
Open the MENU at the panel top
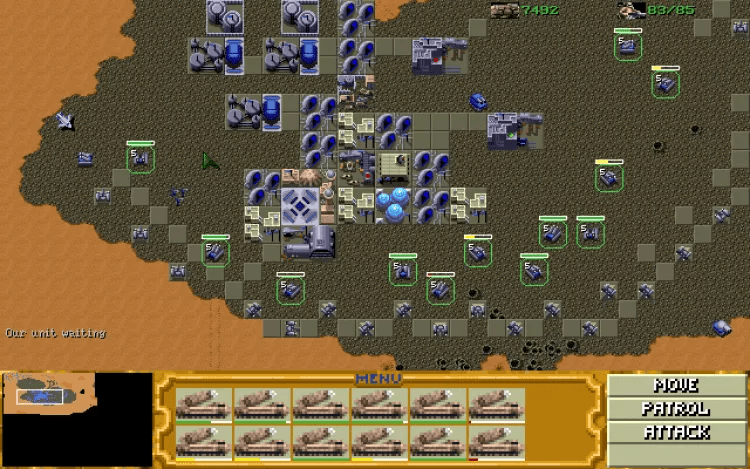pyautogui.click(x=378, y=379)
